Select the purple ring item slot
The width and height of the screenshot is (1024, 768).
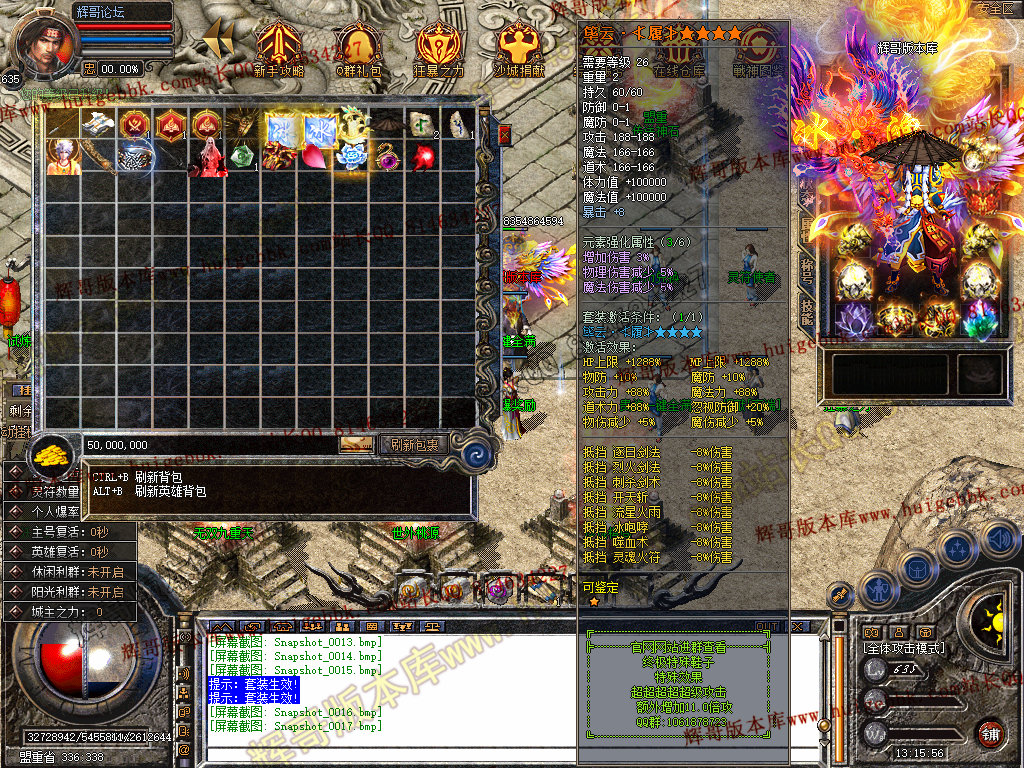(x=385, y=157)
